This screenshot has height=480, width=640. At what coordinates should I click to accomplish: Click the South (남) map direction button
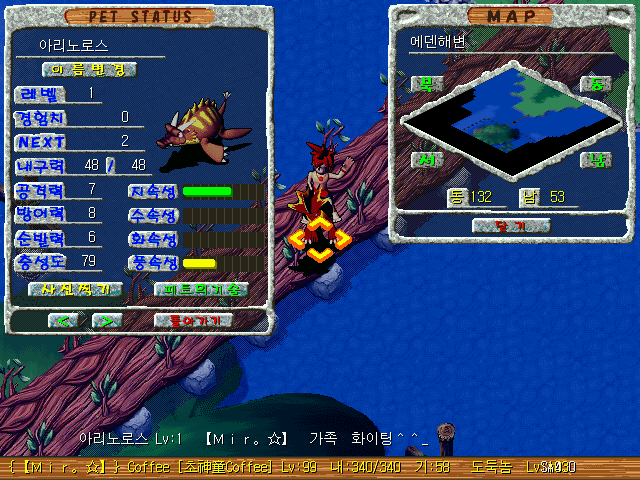click(x=596, y=160)
